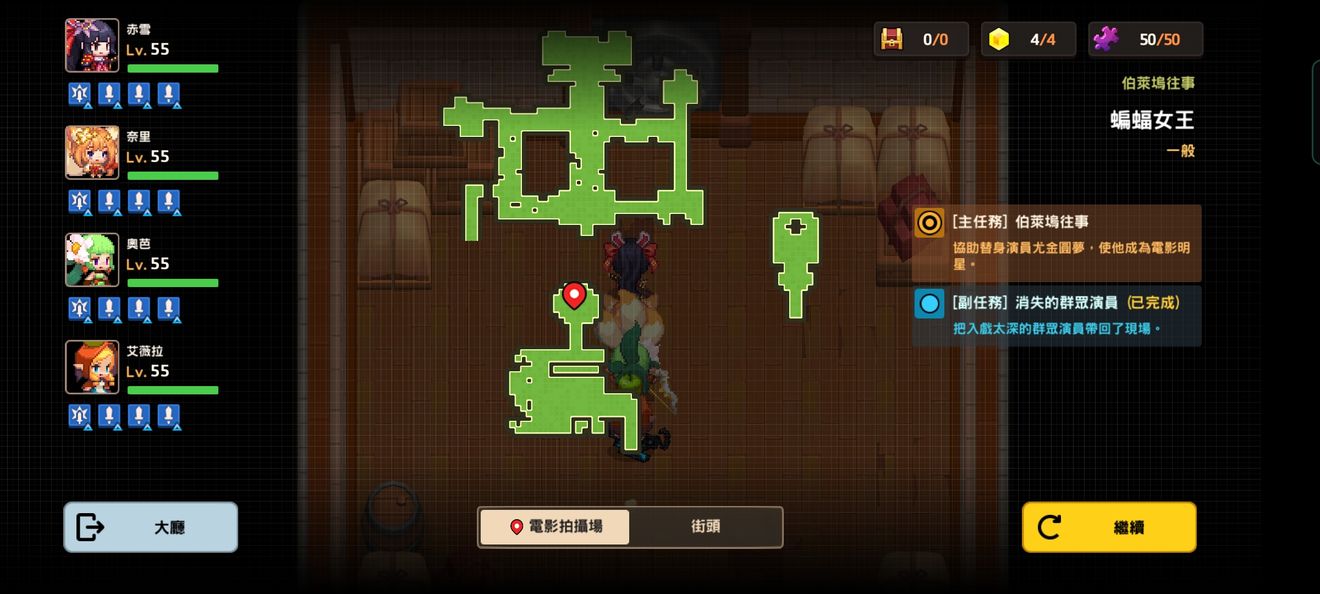
Task: Select 赤雪 character portrait
Action: (x=92, y=46)
